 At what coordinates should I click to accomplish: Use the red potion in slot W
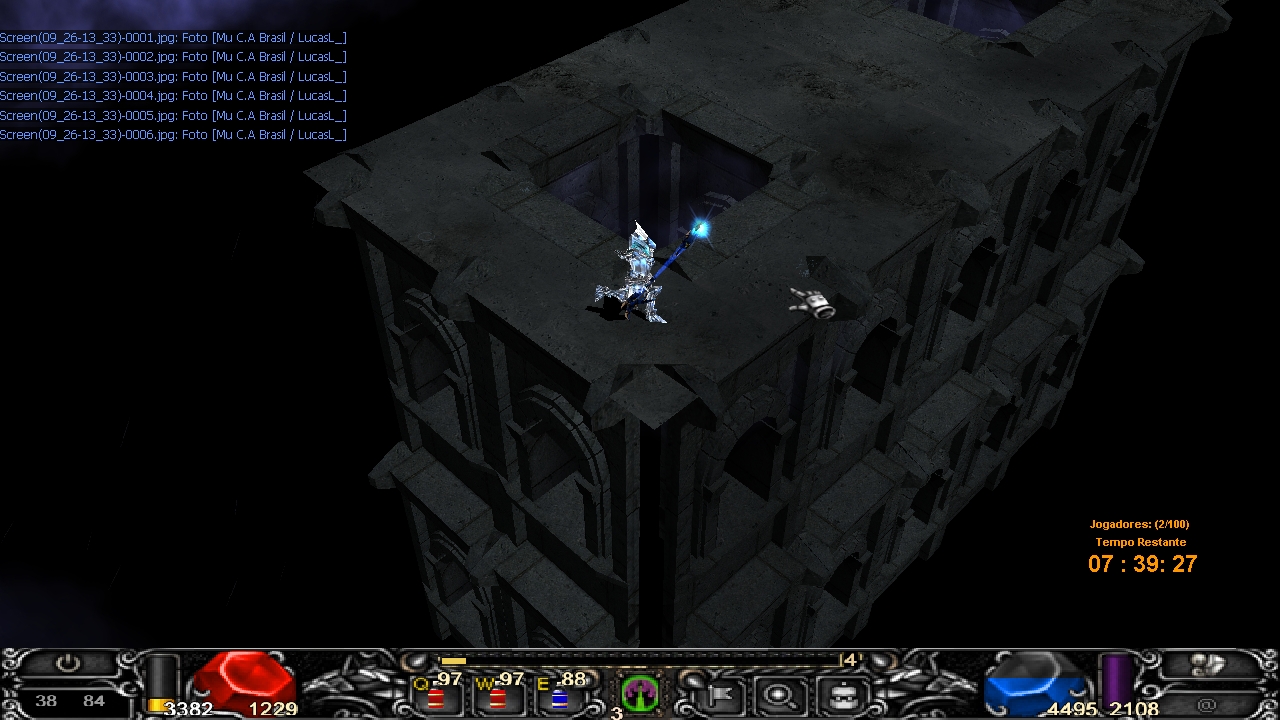point(497,696)
